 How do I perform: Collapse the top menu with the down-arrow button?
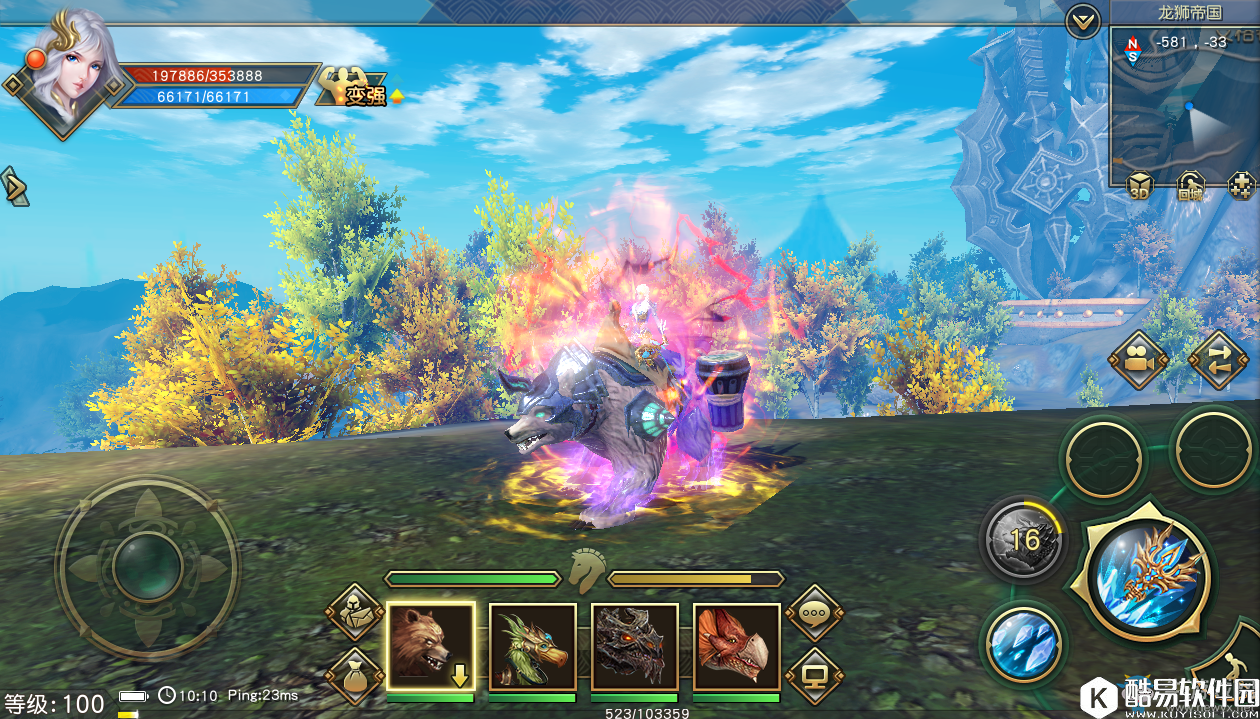pos(1082,21)
